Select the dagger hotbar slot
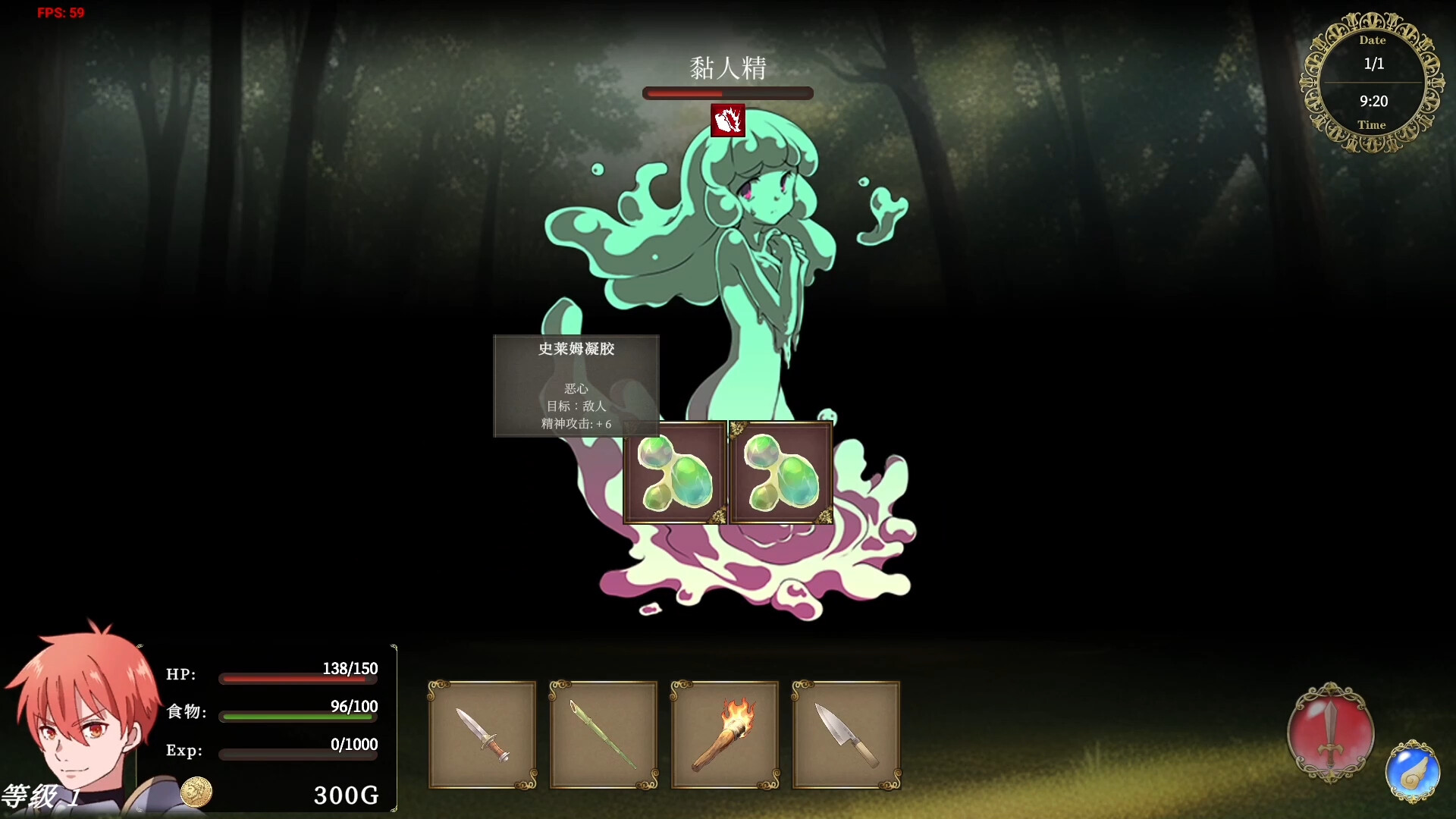1456x819 pixels. click(482, 735)
